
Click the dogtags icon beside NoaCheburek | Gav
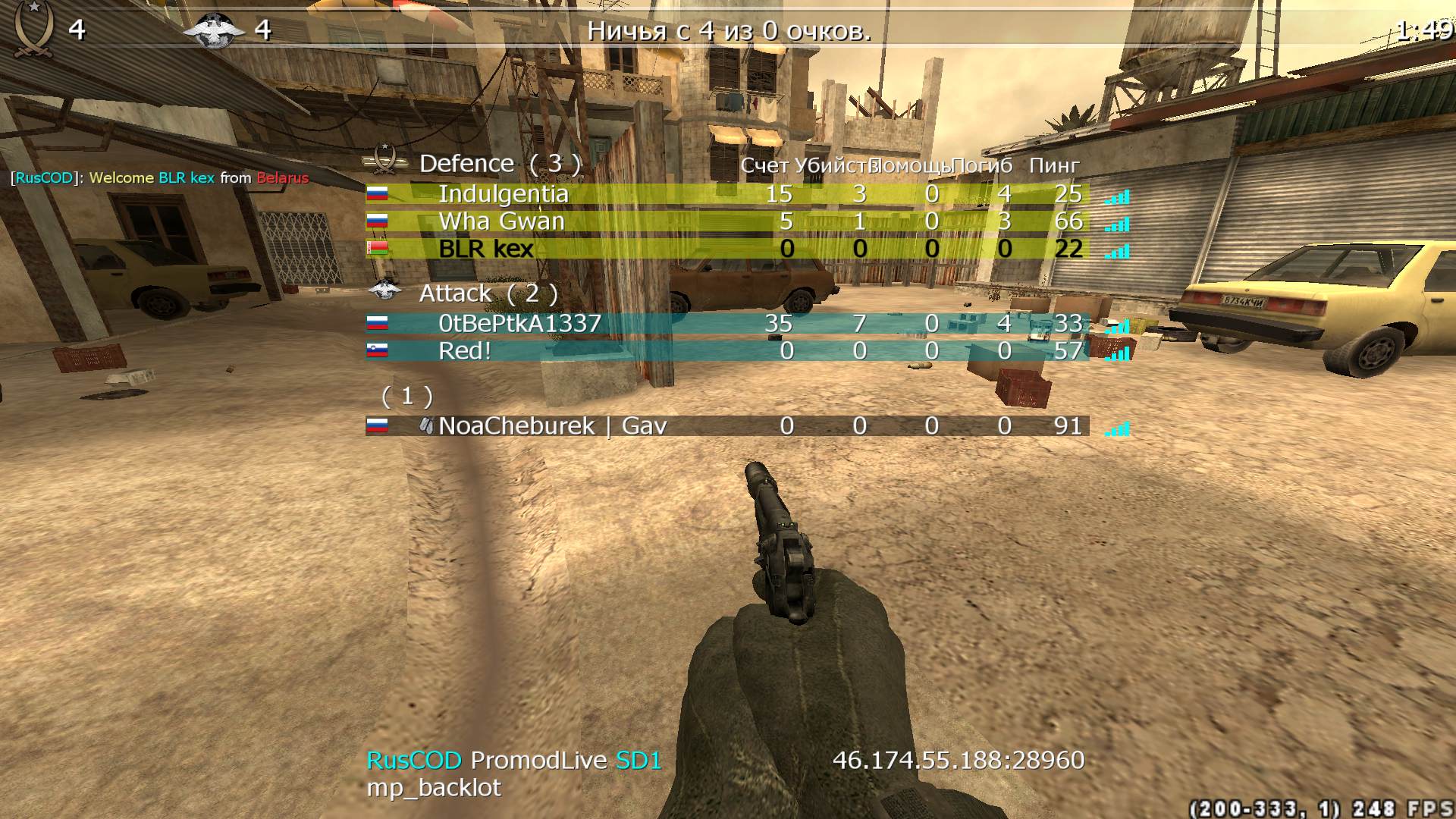428,425
